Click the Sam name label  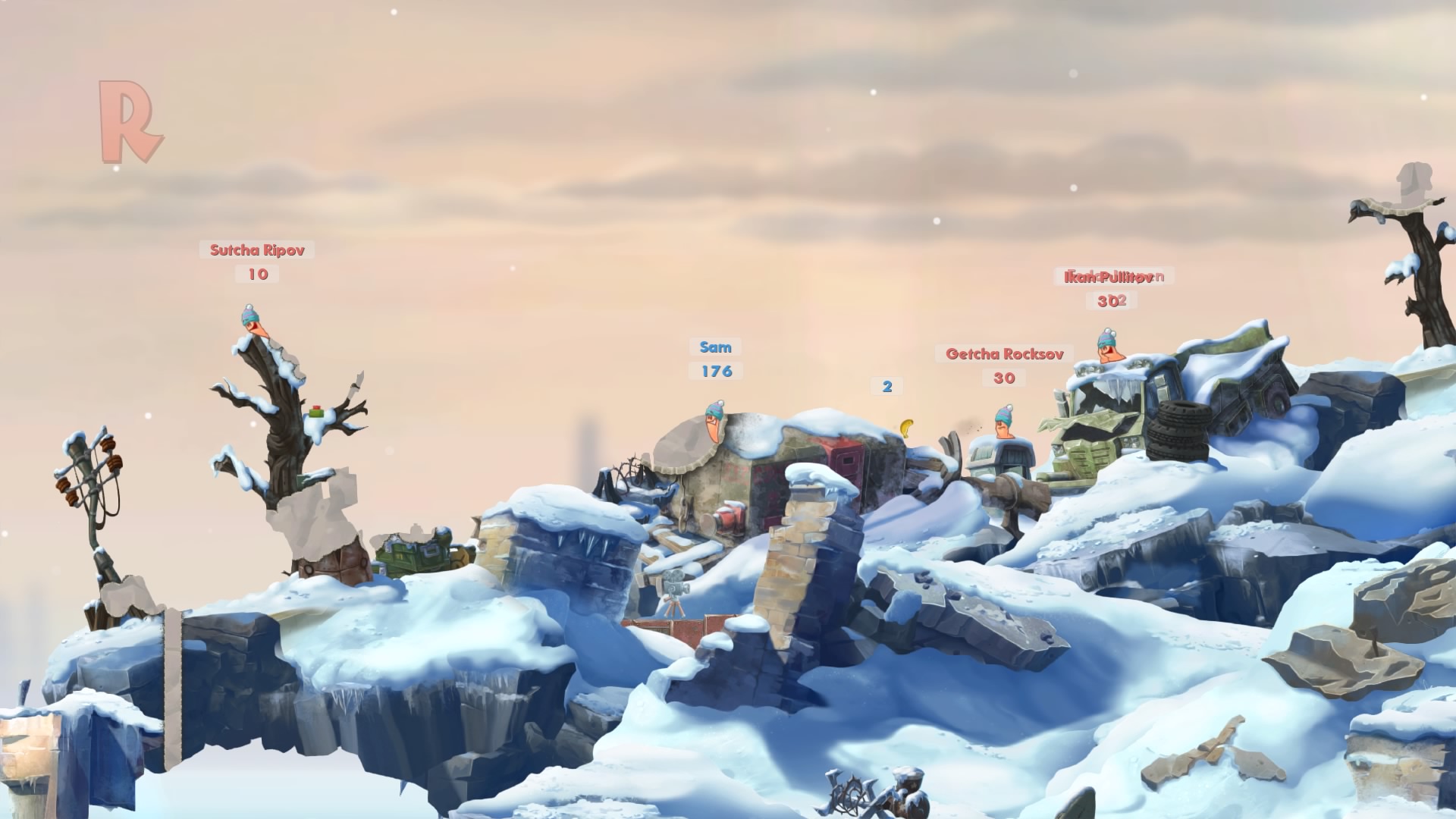click(716, 347)
